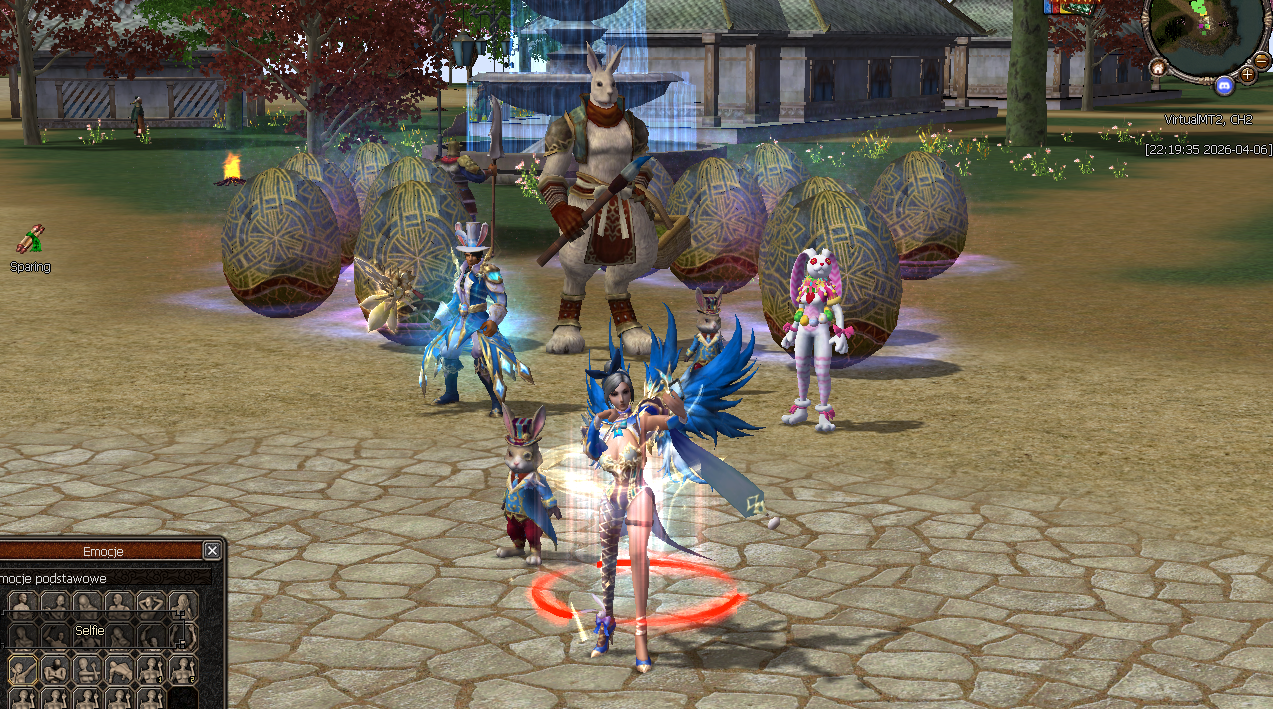The width and height of the screenshot is (1273, 709).
Task: Select the gold-highlighted selfie emote
Action: pyautogui.click(x=23, y=670)
